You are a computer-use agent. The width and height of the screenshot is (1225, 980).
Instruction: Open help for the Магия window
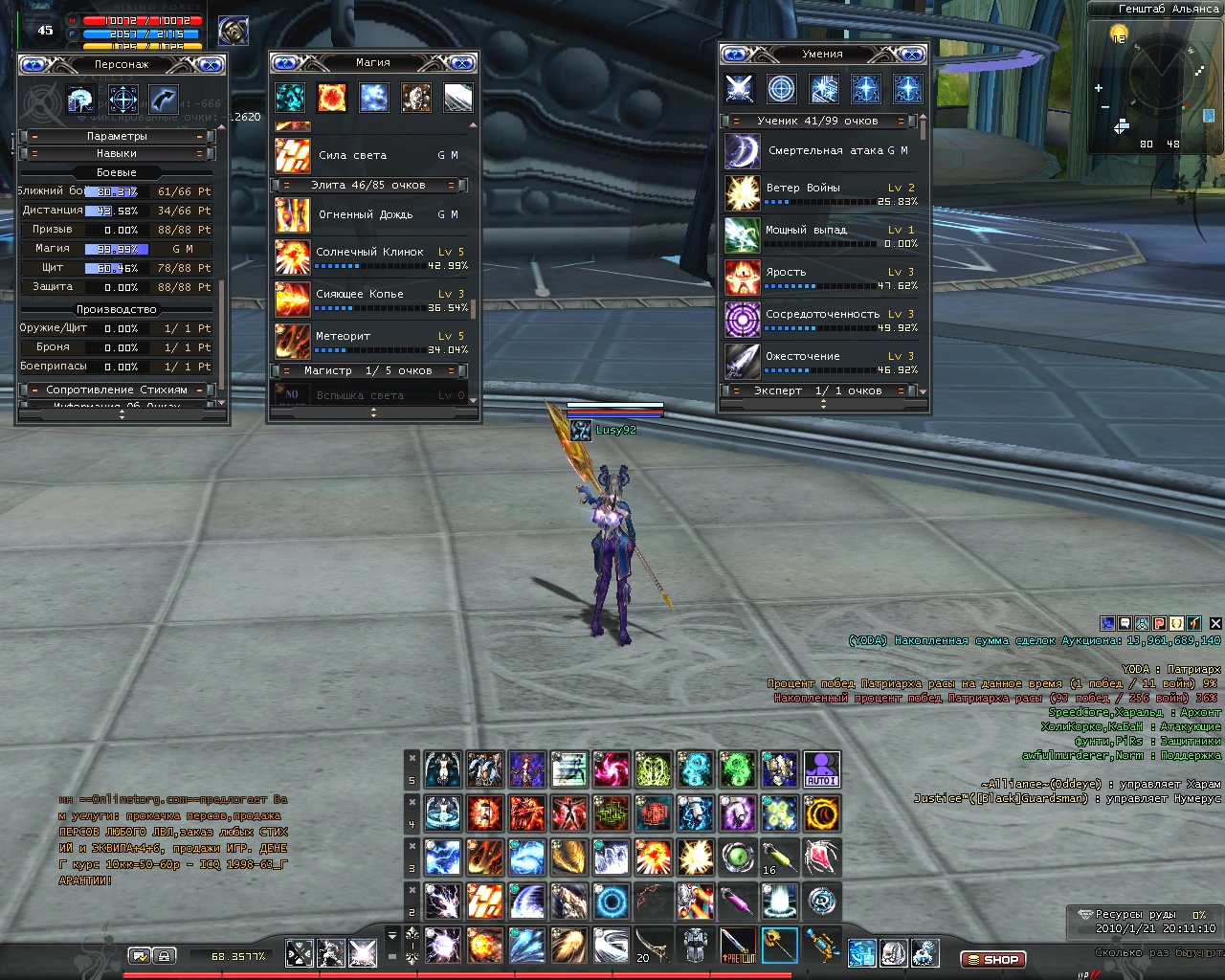286,63
